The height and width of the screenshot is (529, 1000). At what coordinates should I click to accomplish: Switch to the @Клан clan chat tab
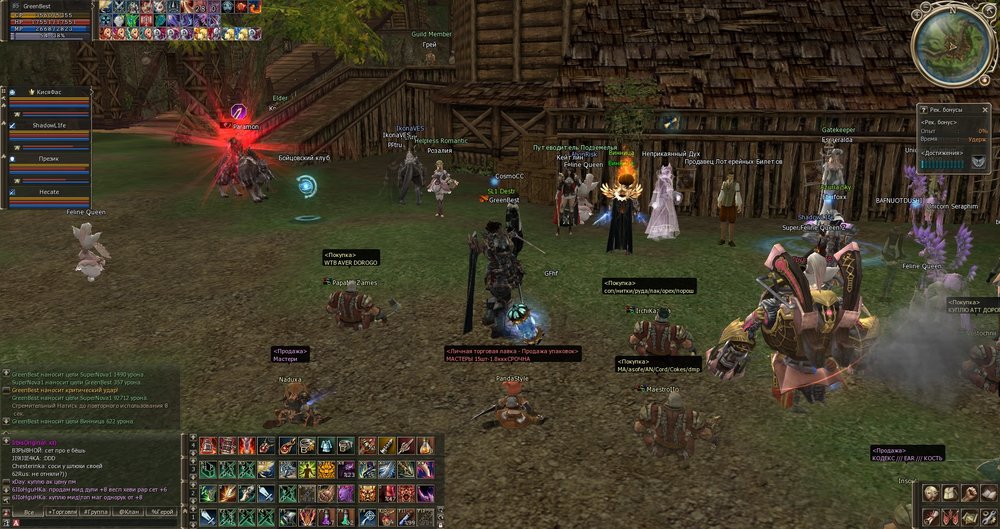[129, 512]
